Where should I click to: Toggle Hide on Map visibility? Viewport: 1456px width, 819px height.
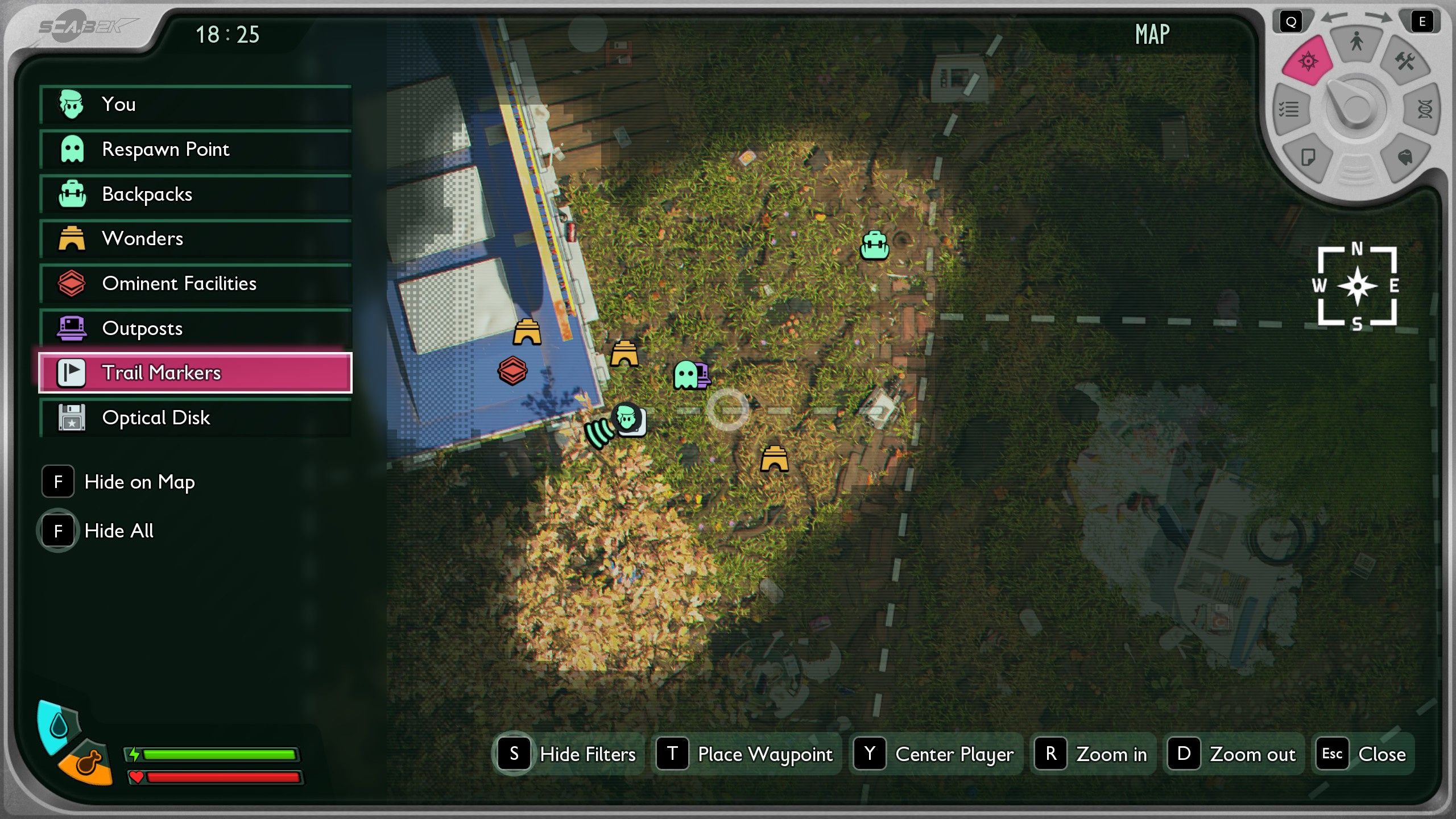point(57,482)
